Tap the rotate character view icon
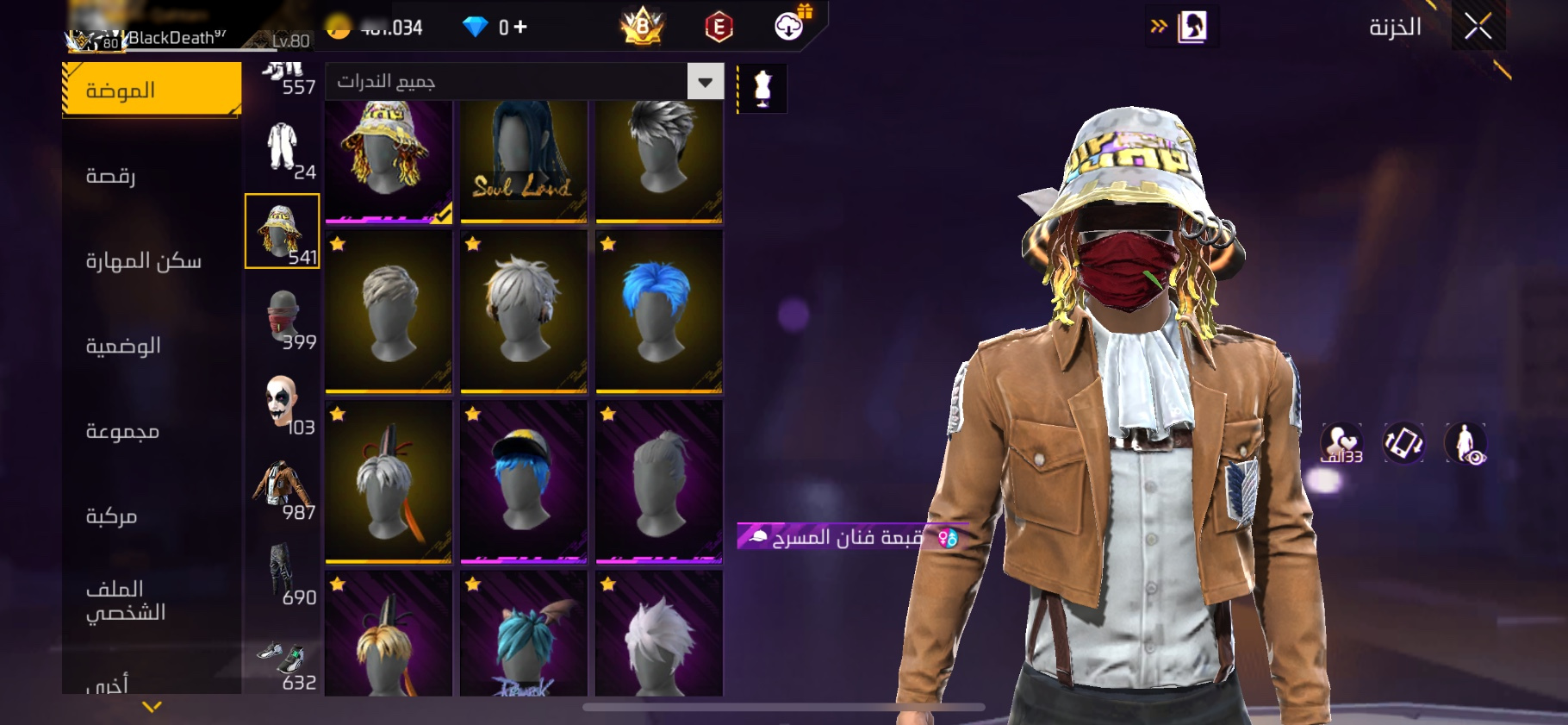This screenshot has width=1568, height=725. point(1403,443)
